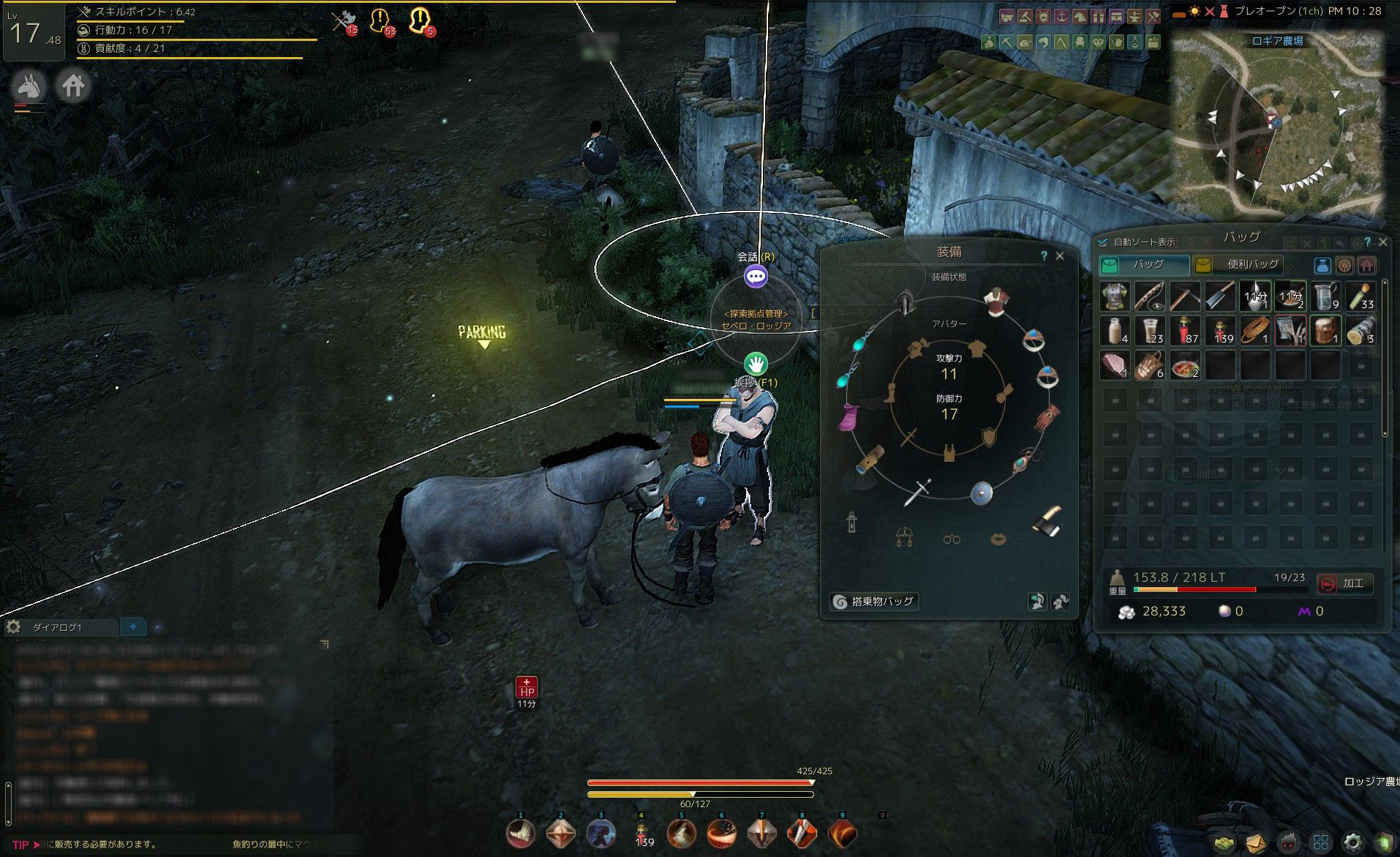The height and width of the screenshot is (857, 1400).
Task: Select the equipped helmet slot
Action: (x=906, y=301)
